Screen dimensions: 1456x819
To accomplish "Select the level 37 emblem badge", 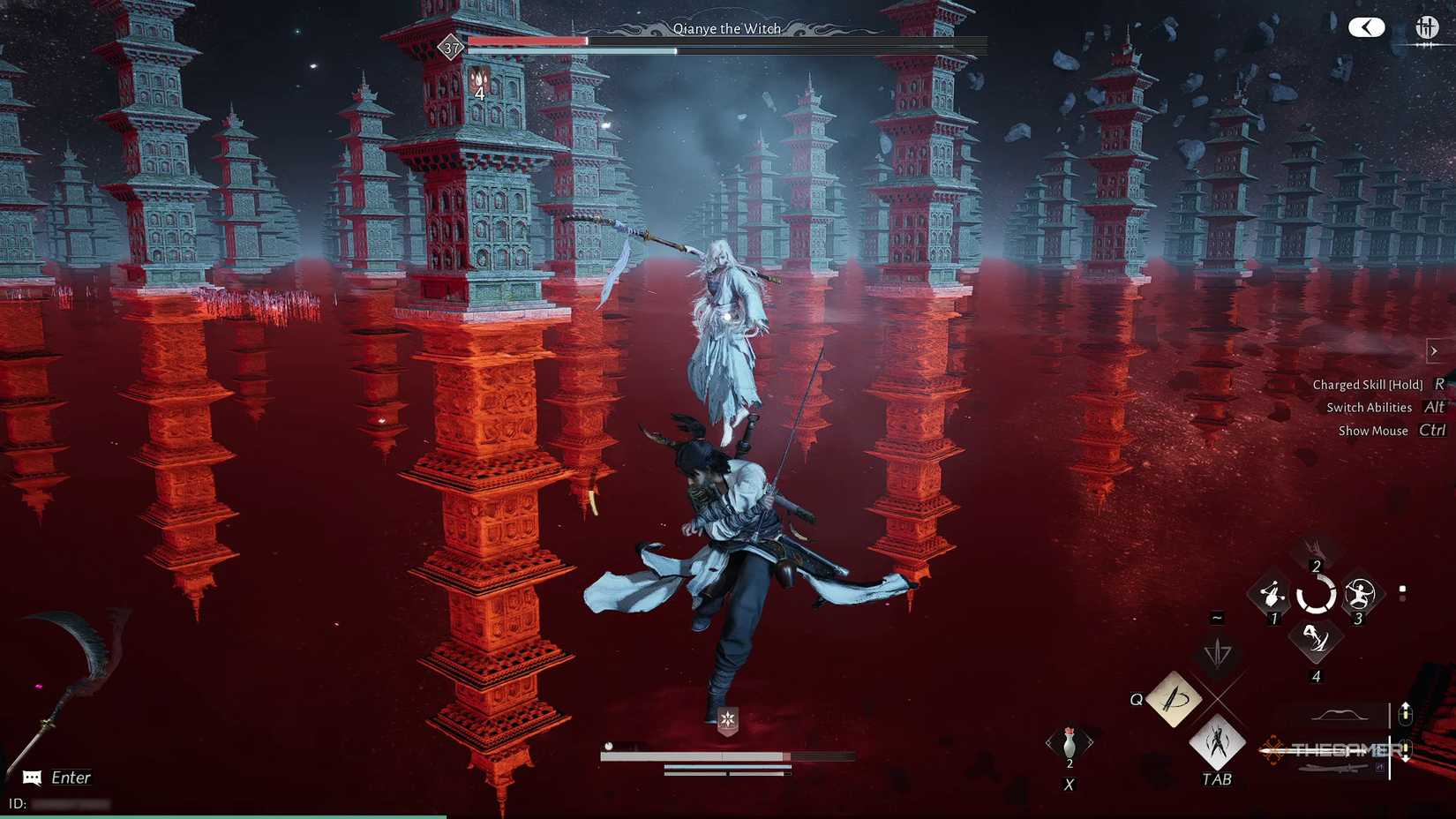I will point(452,49).
